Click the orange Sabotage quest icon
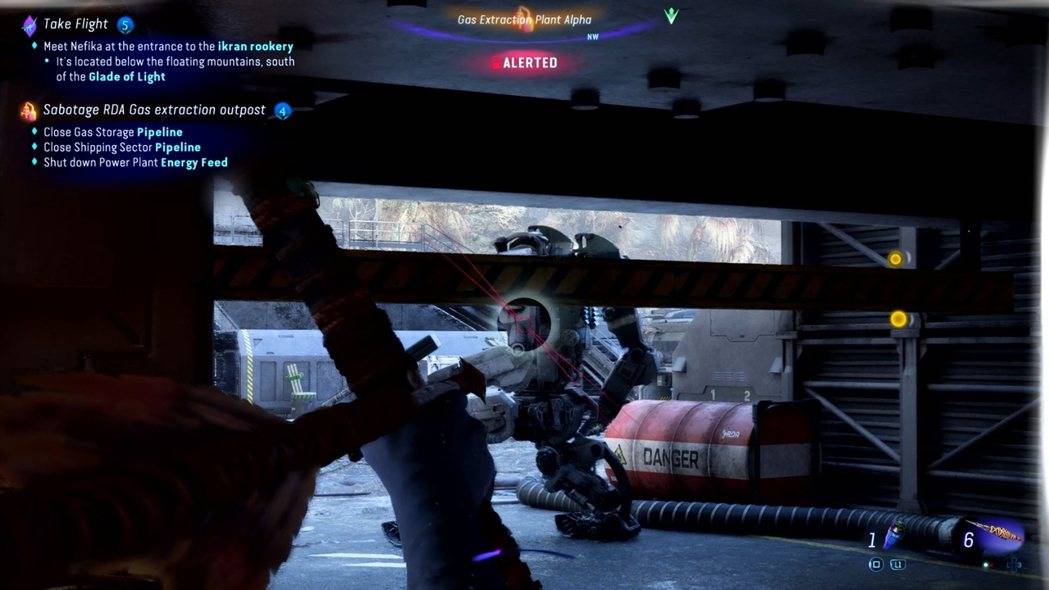Viewport: 1049px width, 590px height. (x=29, y=111)
